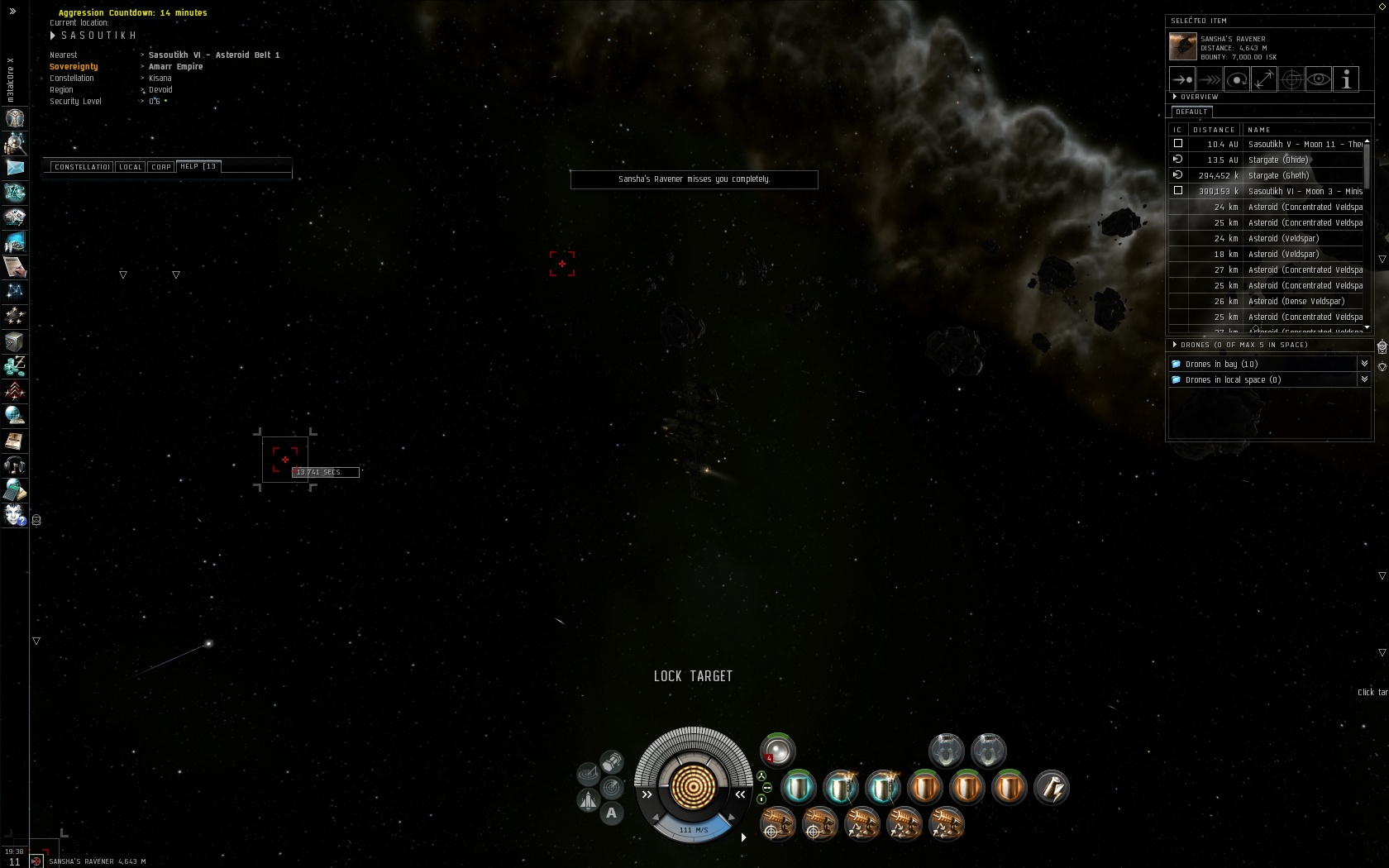Image resolution: width=1389 pixels, height=868 pixels.
Task: Approach the selected Sansha's Ravener
Action: pos(1182,79)
